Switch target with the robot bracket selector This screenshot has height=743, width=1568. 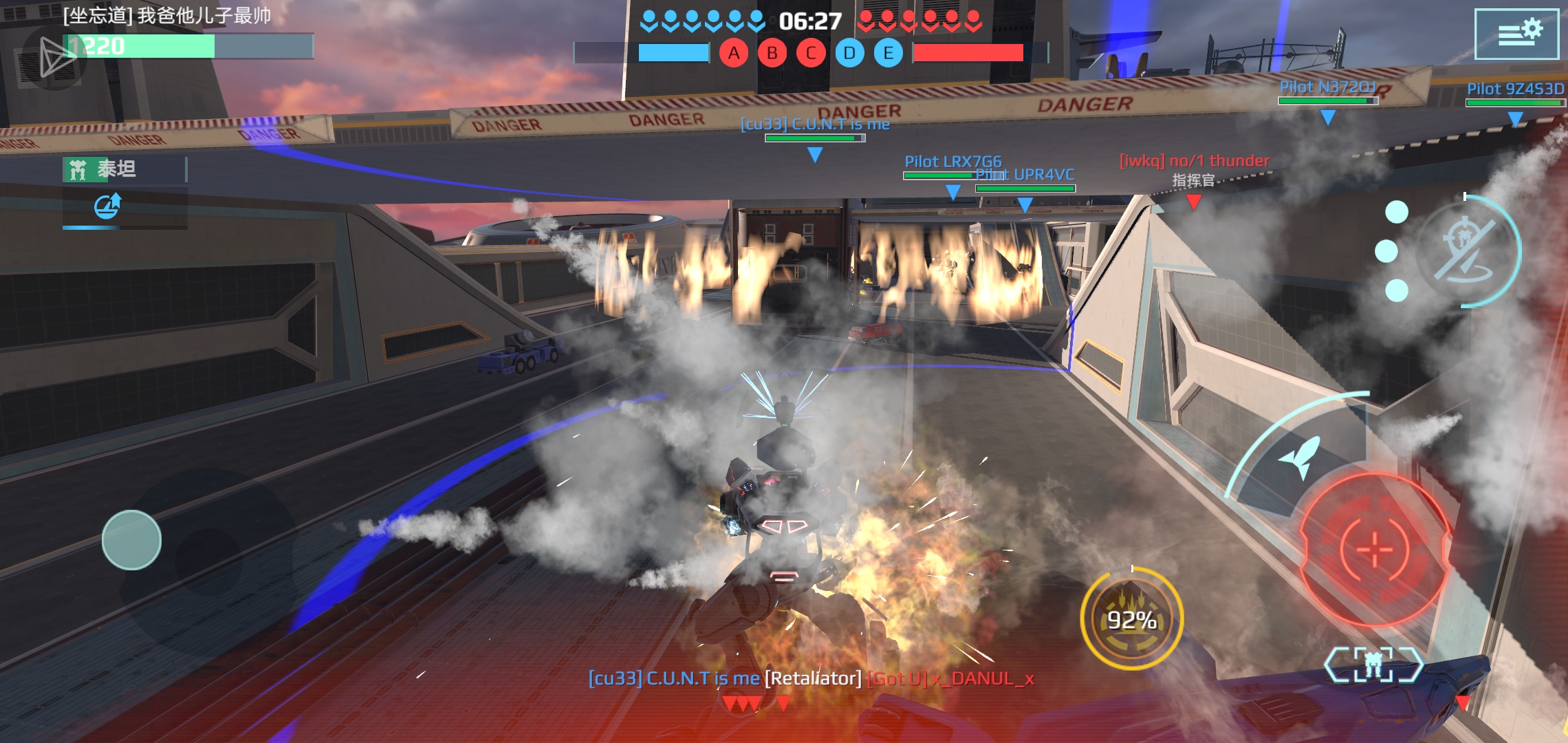pyautogui.click(x=1373, y=664)
